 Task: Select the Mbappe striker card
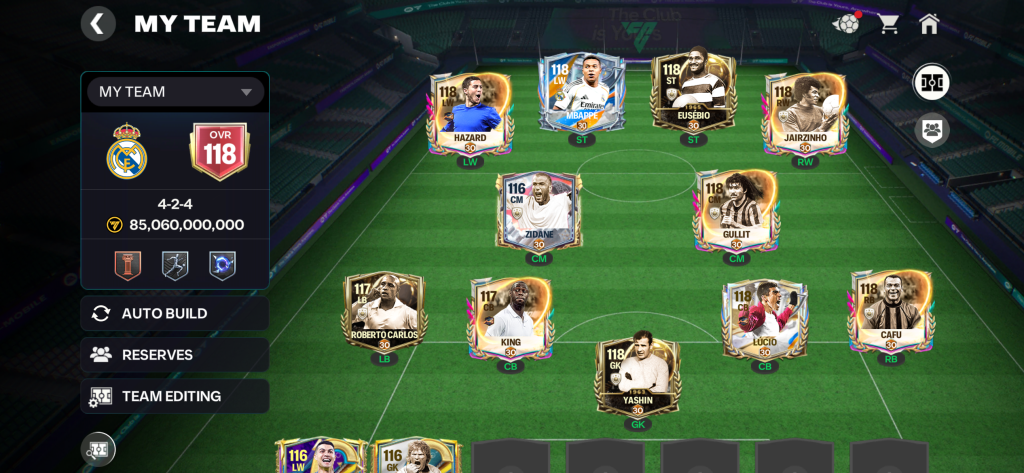(x=582, y=95)
